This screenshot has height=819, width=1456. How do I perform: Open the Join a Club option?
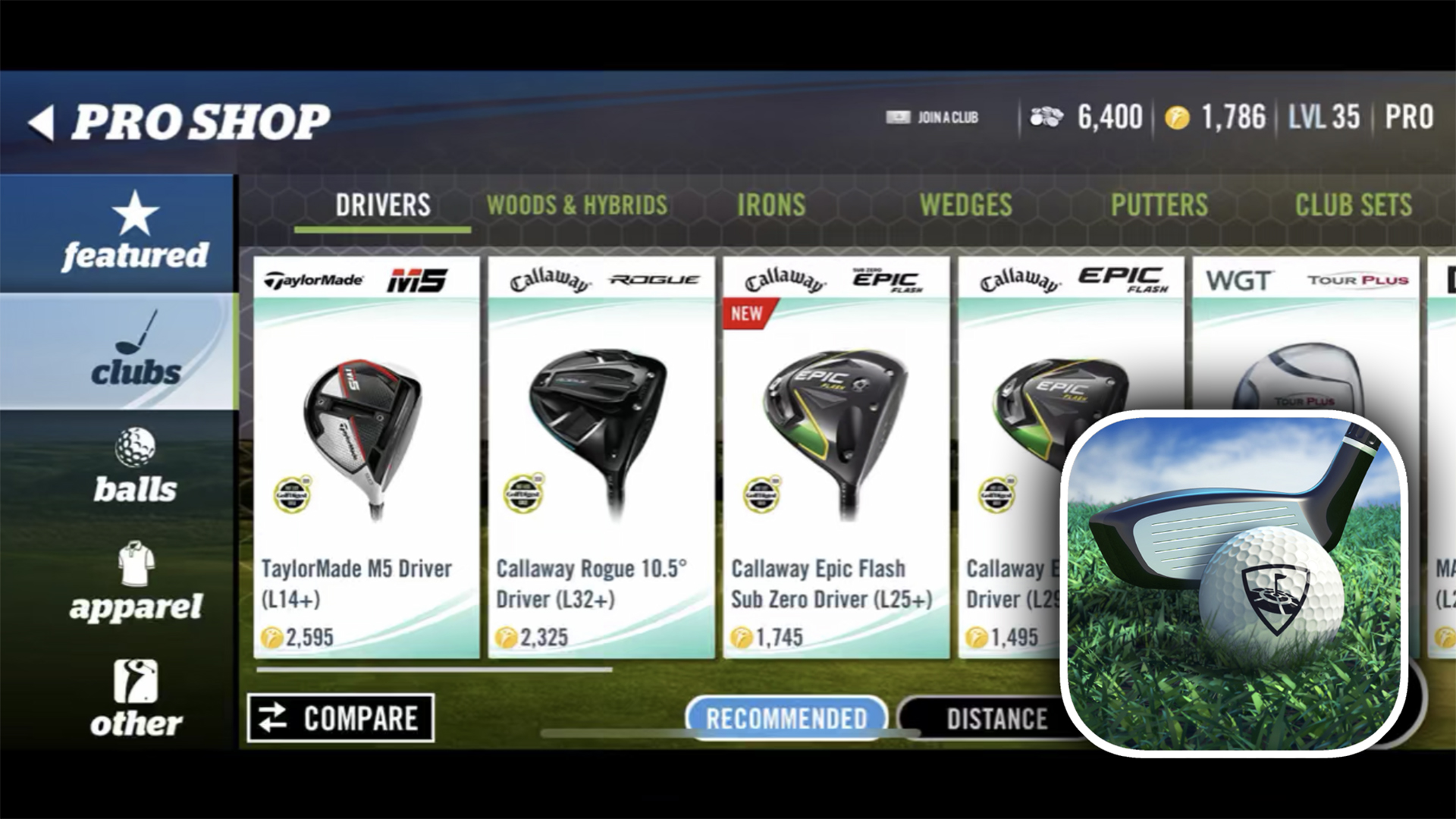pyautogui.click(x=933, y=118)
